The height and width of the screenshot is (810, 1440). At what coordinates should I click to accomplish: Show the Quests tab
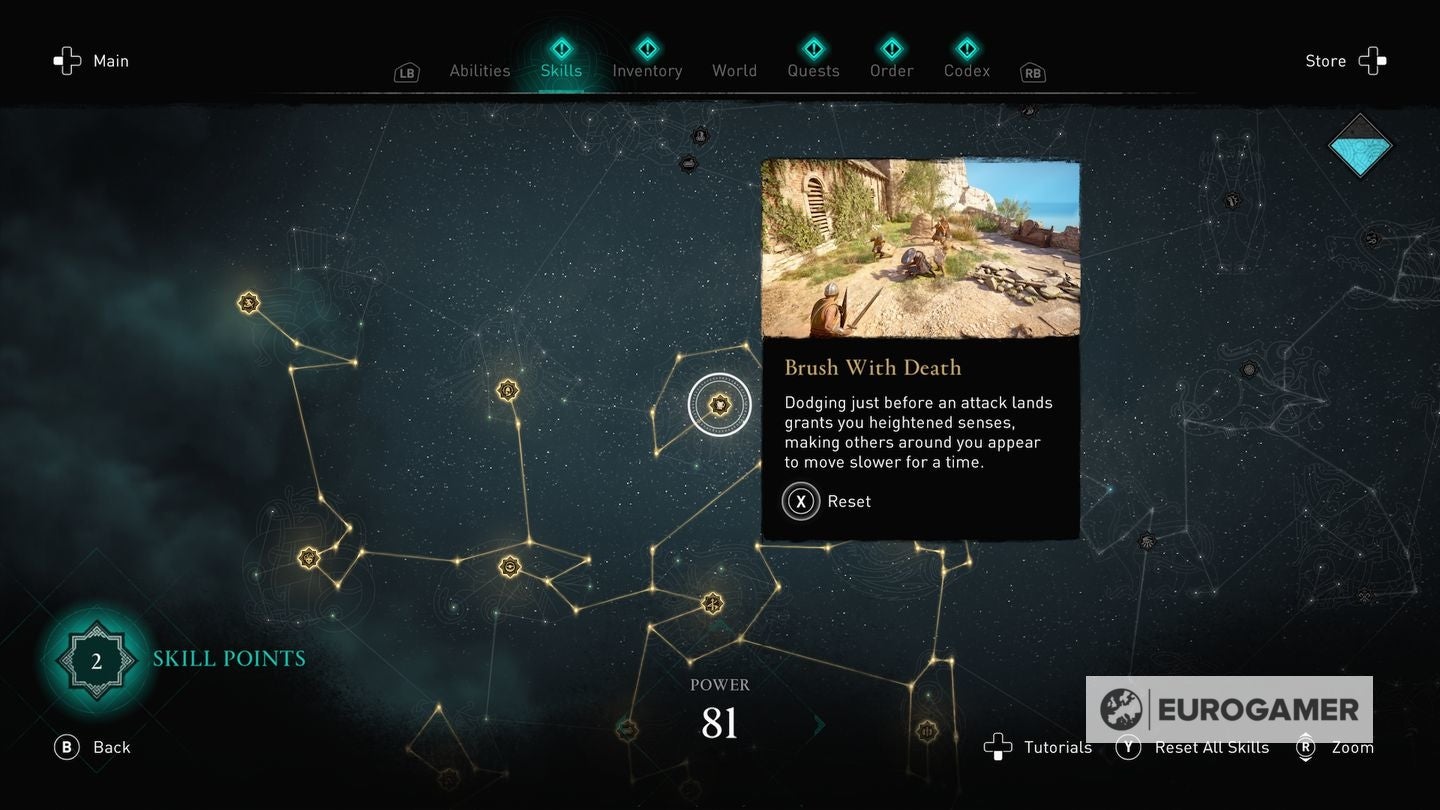[x=813, y=71]
